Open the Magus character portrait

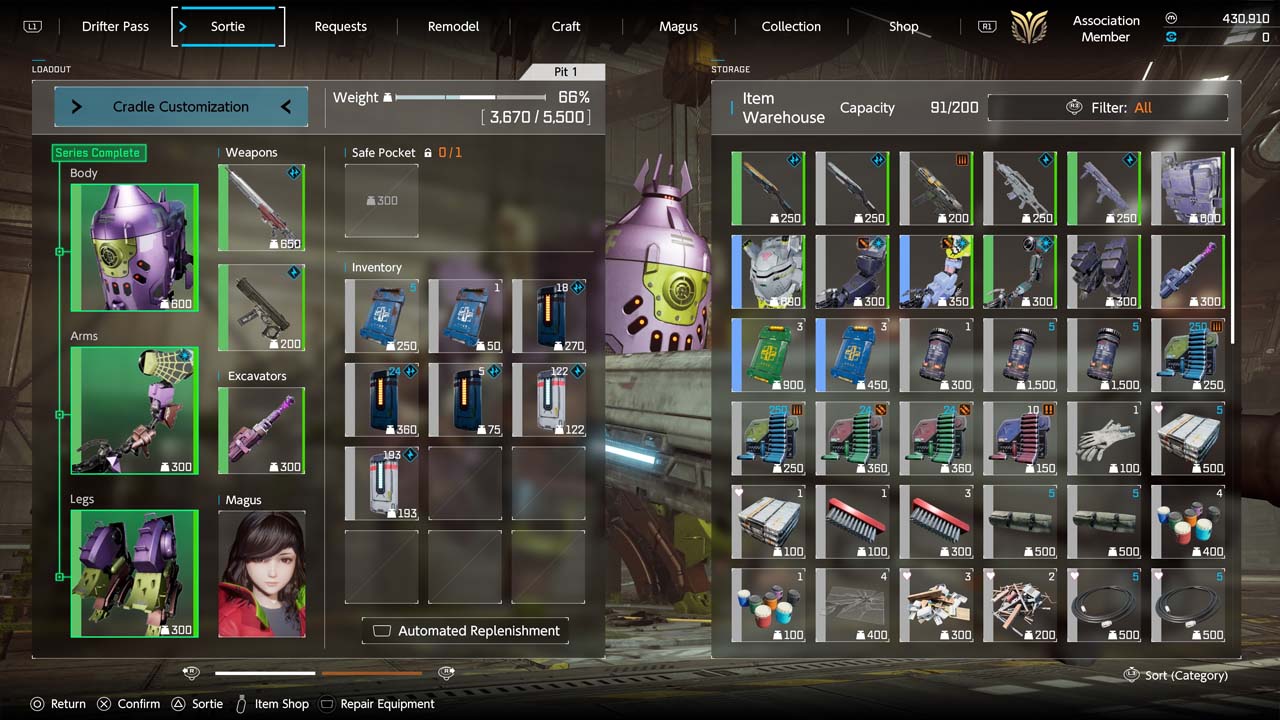[262, 574]
